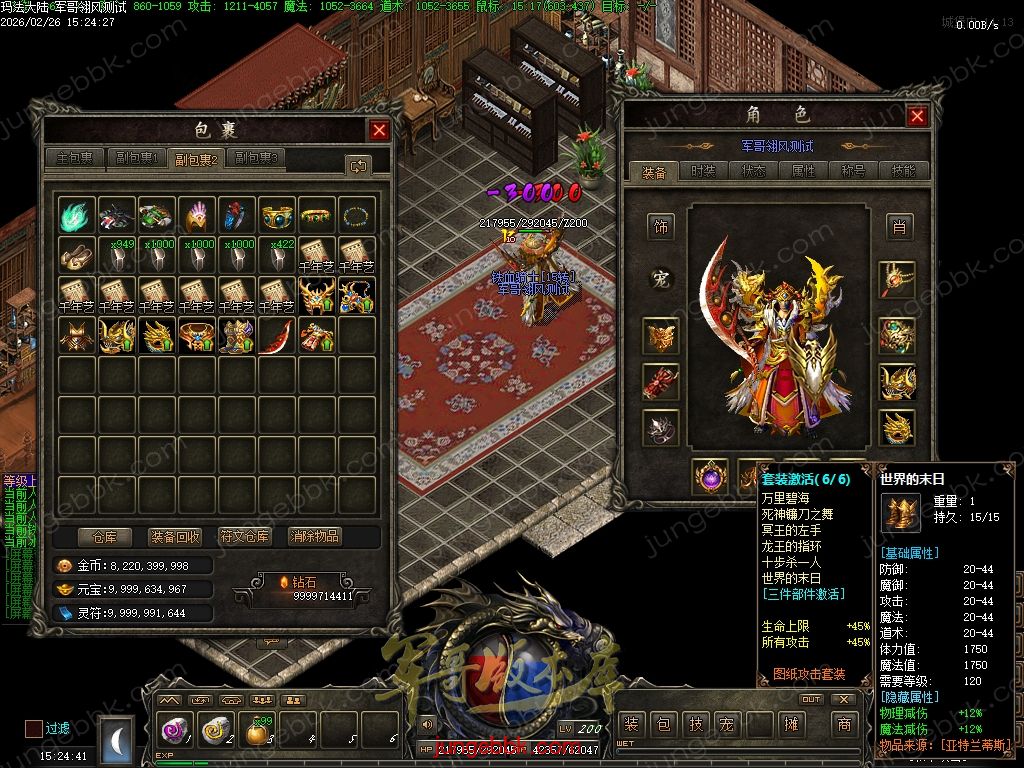Open the 符文仓库 rune warehouse
1024x768 pixels.
click(x=245, y=536)
